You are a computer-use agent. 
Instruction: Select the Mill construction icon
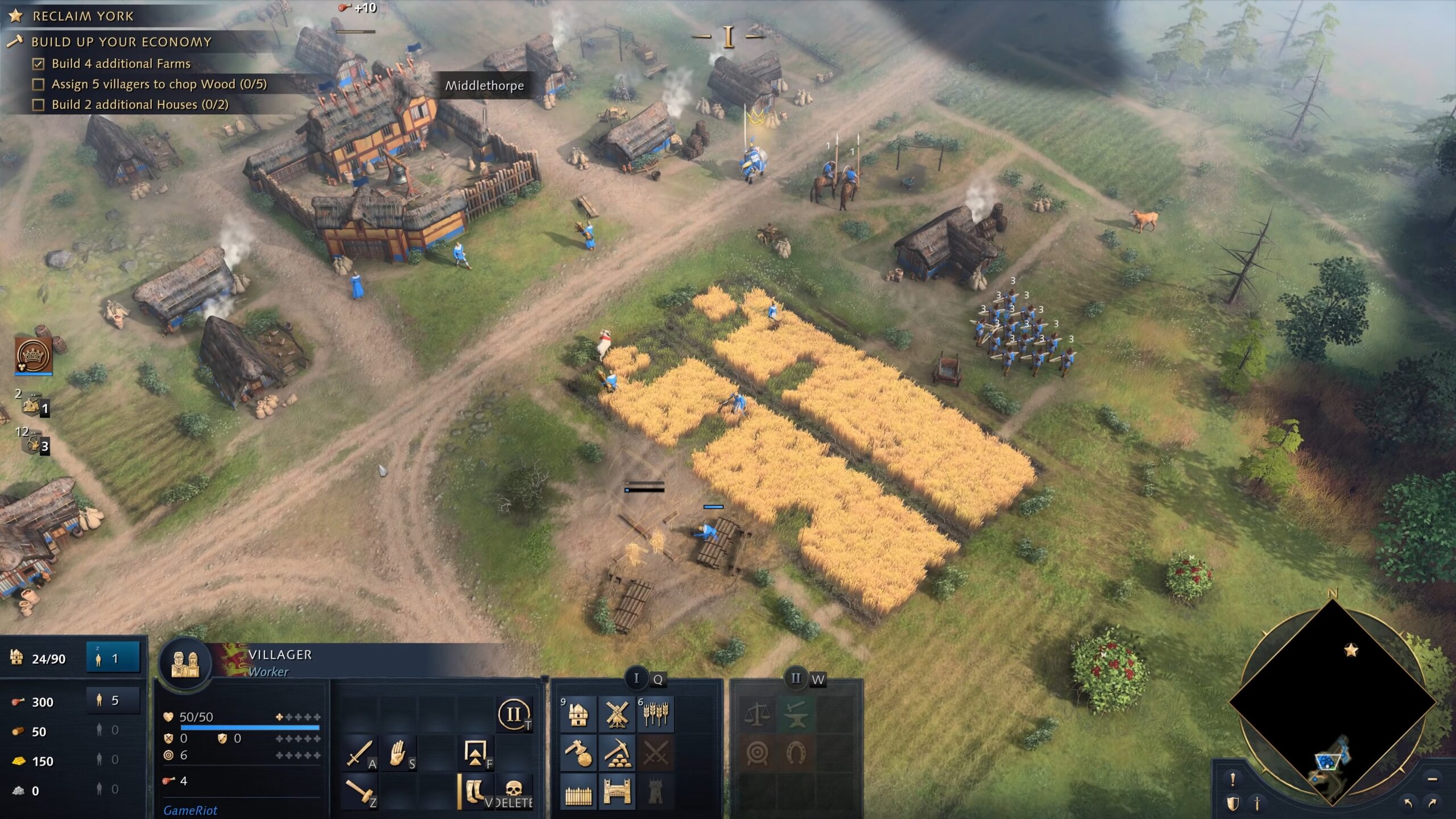617,715
